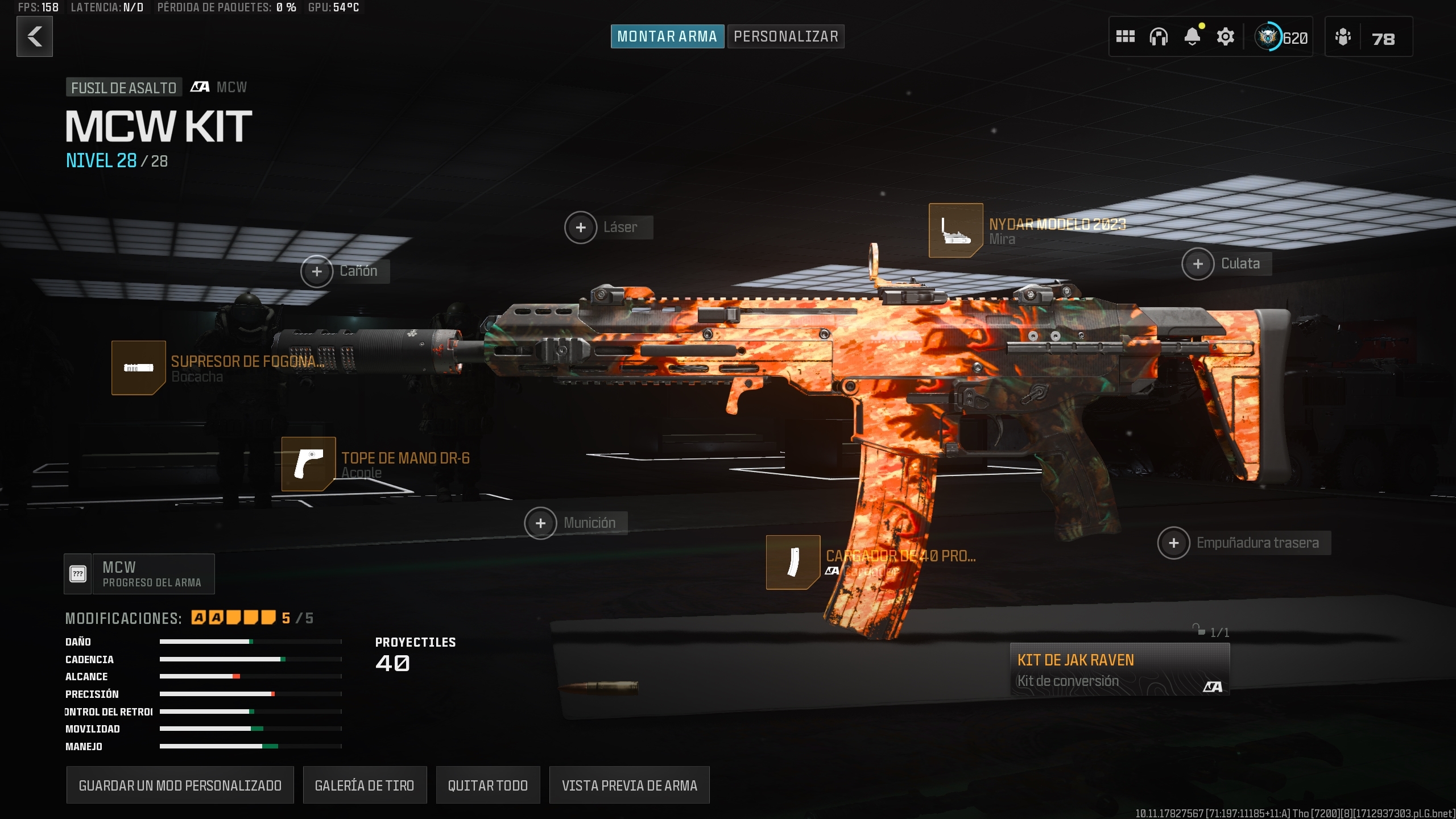Viewport: 1456px width, 819px height.
Task: Switch to the PERSONALIZAR tab
Action: click(785, 36)
